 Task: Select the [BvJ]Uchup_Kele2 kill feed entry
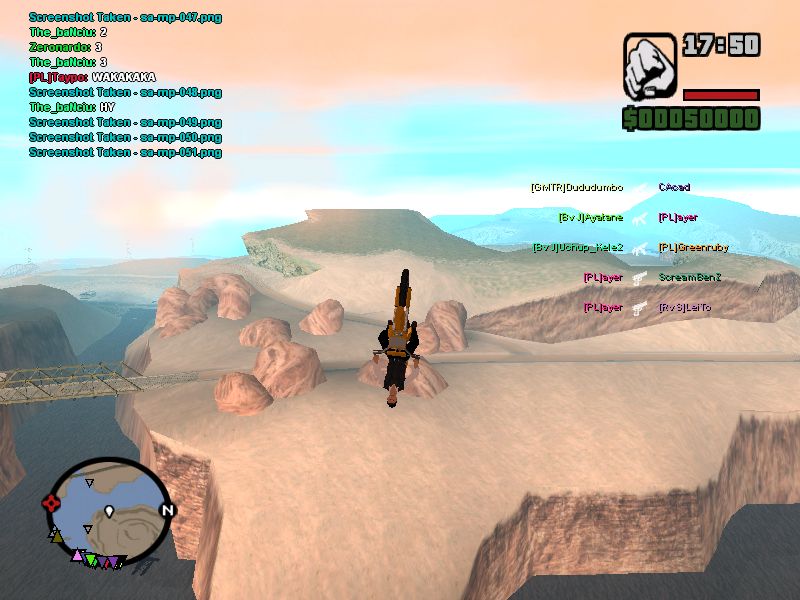point(578,248)
